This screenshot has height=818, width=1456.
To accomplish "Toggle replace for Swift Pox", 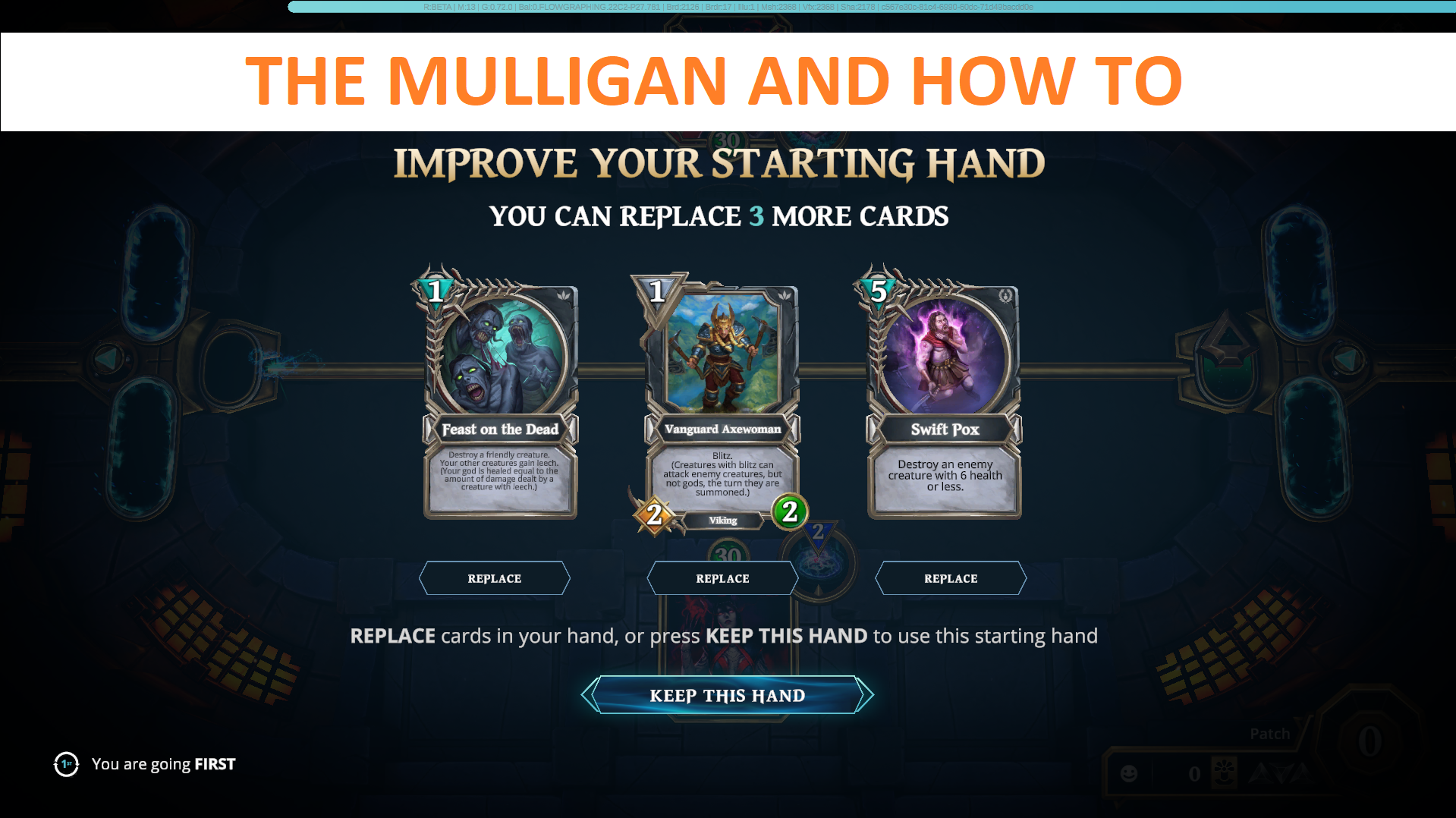I will pyautogui.click(x=951, y=577).
